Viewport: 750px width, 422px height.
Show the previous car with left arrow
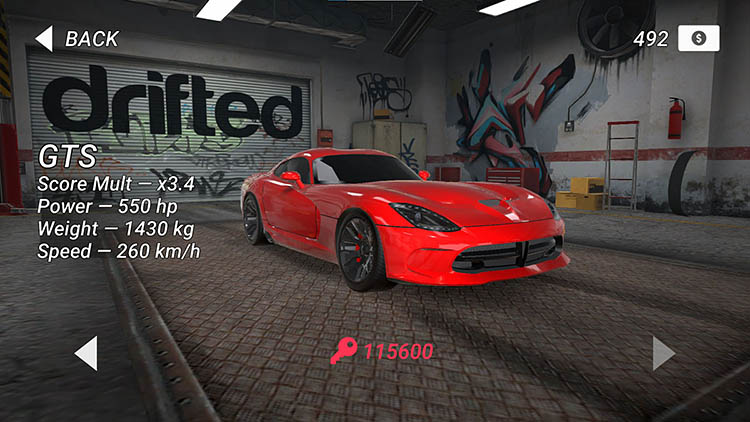[x=86, y=353]
